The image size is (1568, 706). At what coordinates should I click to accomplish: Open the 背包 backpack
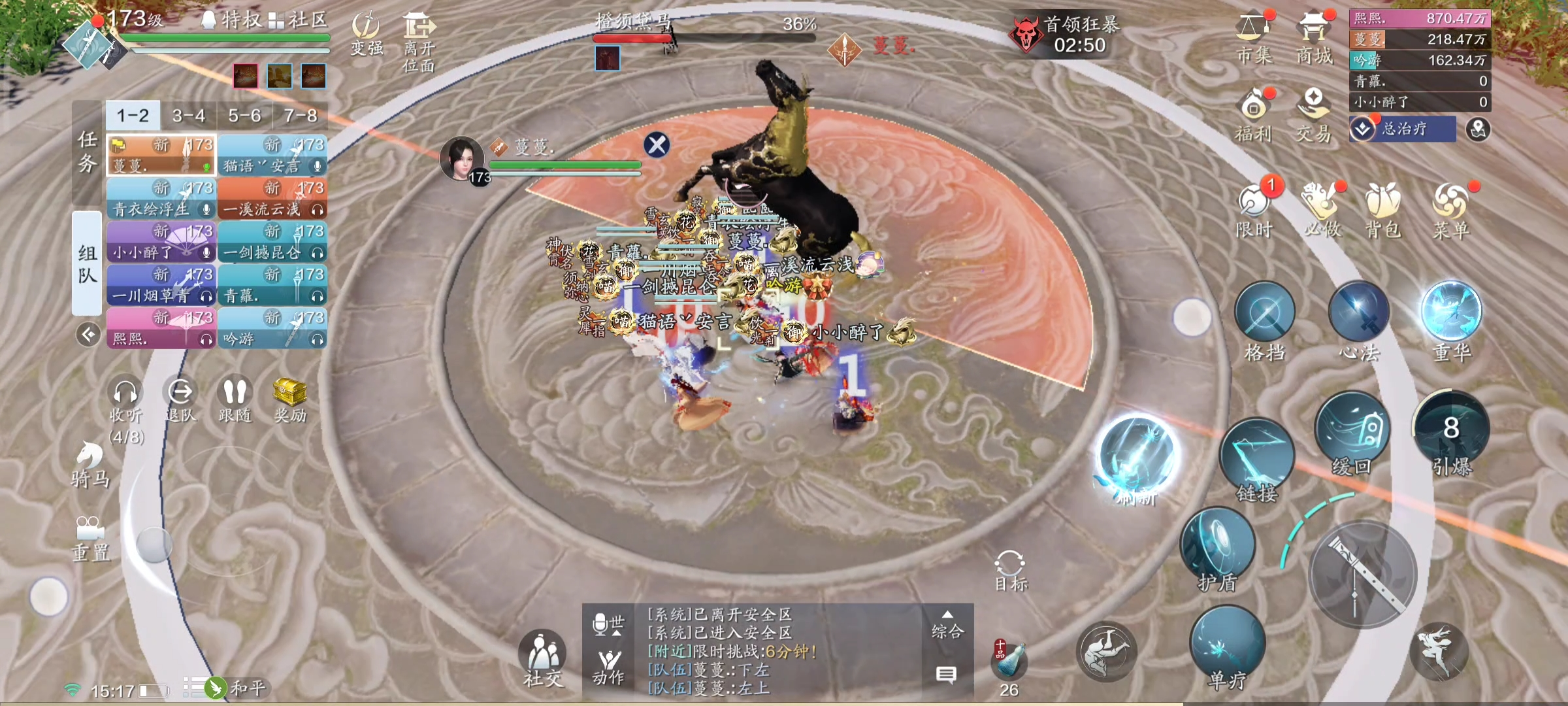tap(1383, 209)
